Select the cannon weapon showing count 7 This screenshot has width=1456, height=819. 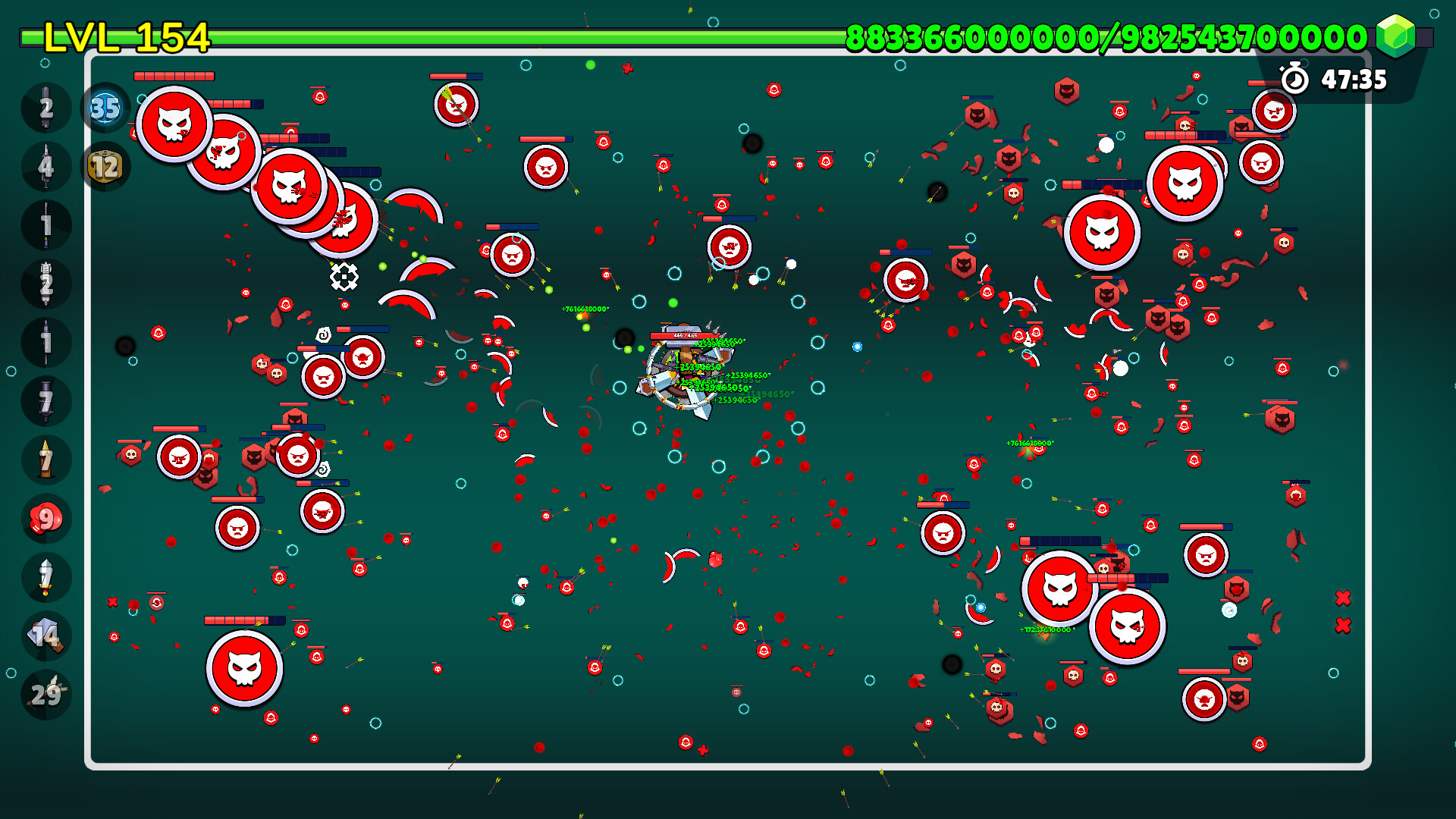[45, 400]
